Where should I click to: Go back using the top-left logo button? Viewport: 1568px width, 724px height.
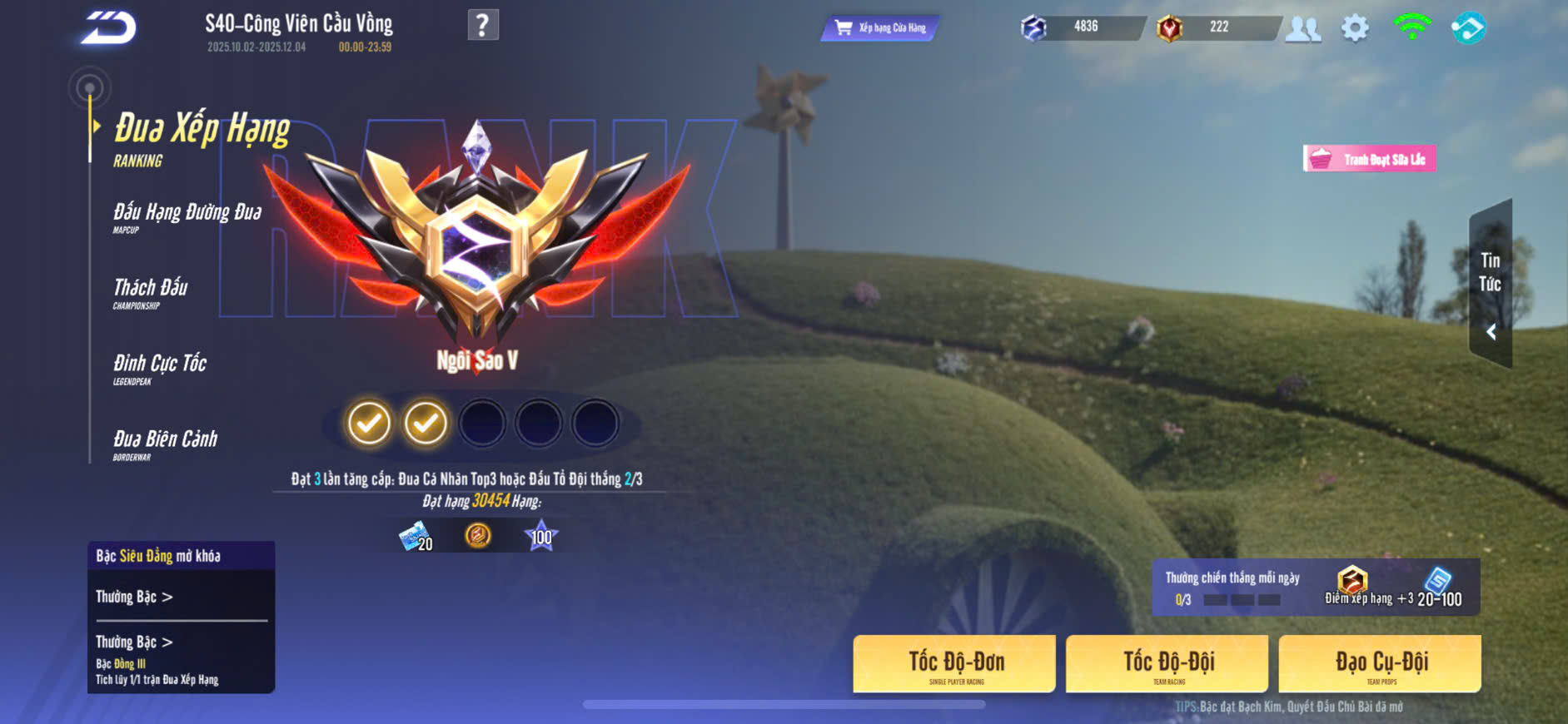coord(108,27)
